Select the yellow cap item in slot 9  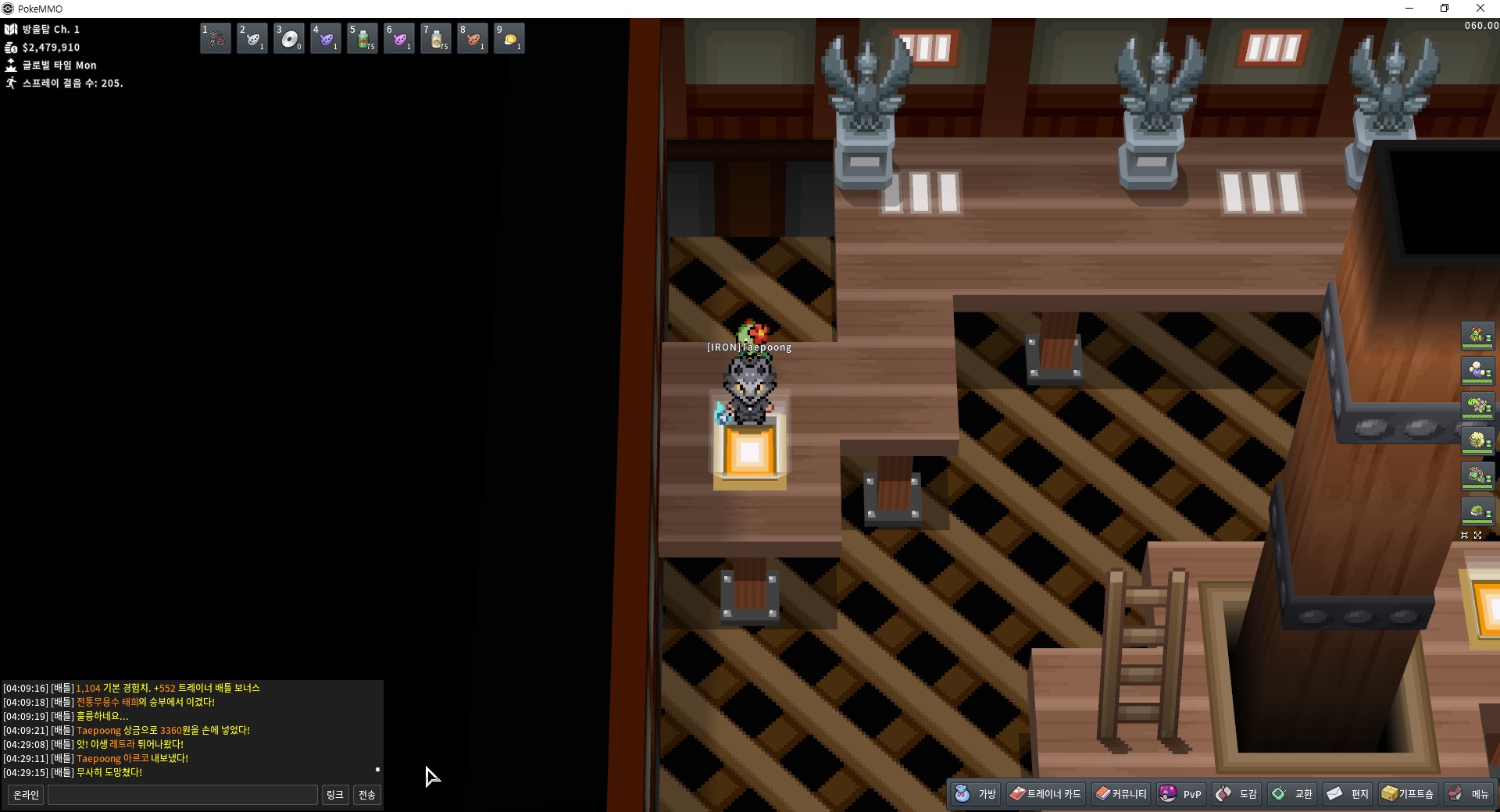click(x=509, y=38)
